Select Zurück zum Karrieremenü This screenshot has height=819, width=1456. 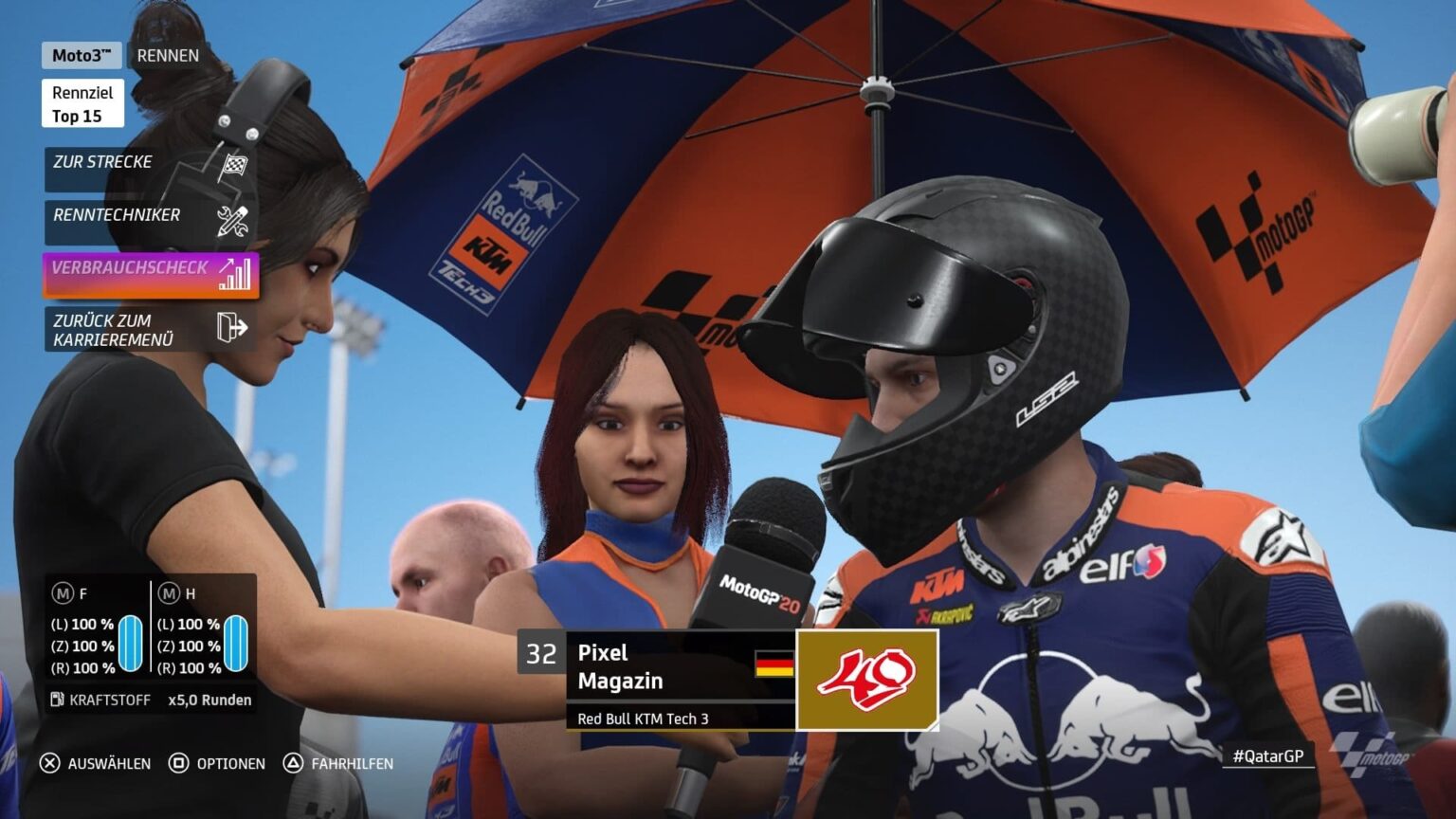tap(149, 329)
